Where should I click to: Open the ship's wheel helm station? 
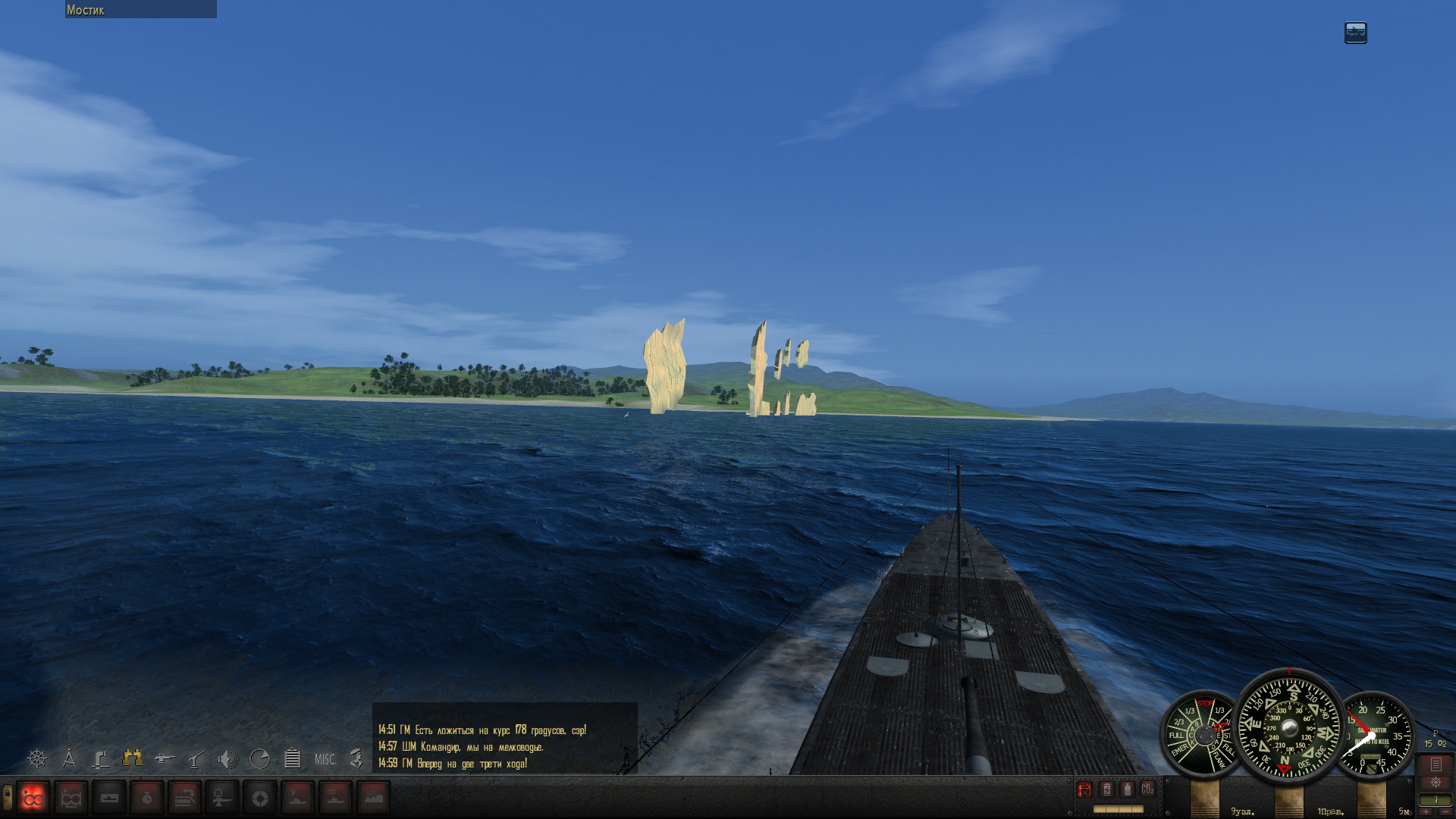tap(36, 758)
